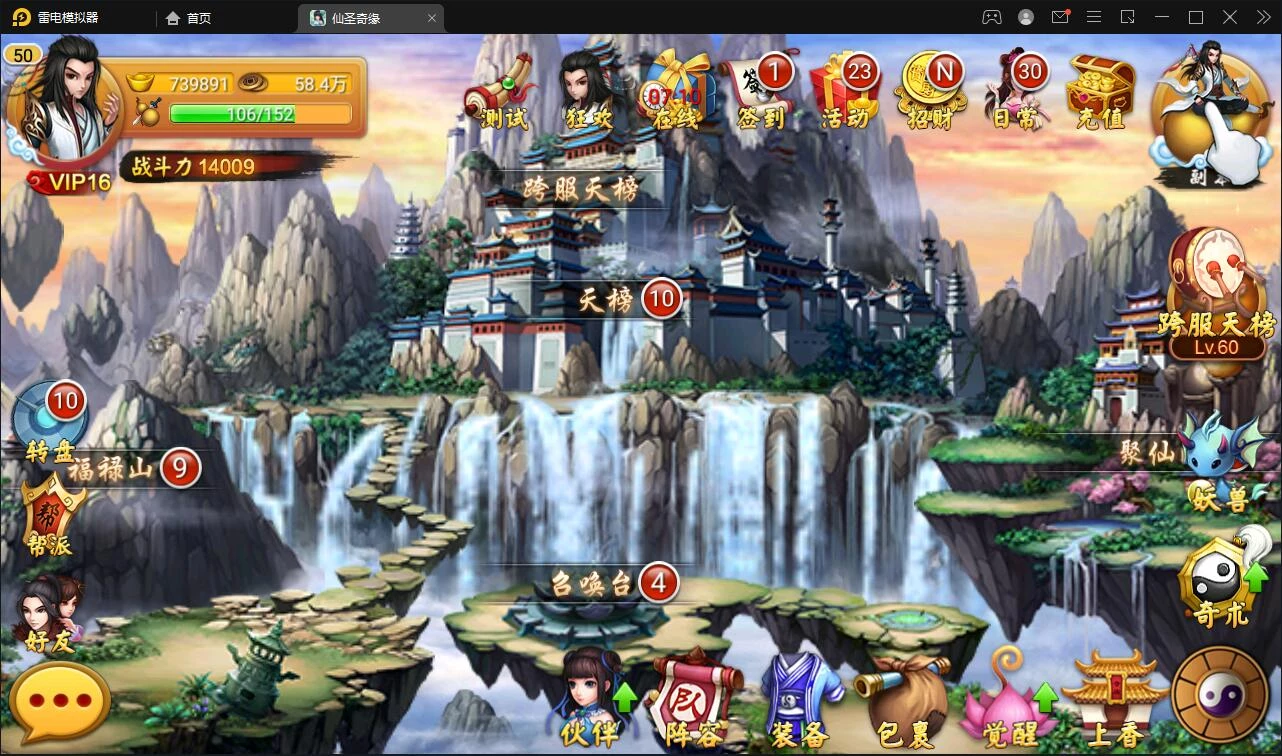The image size is (1282, 756).
Task: Enter the 召唤台 summoning platform
Action: [x=595, y=583]
